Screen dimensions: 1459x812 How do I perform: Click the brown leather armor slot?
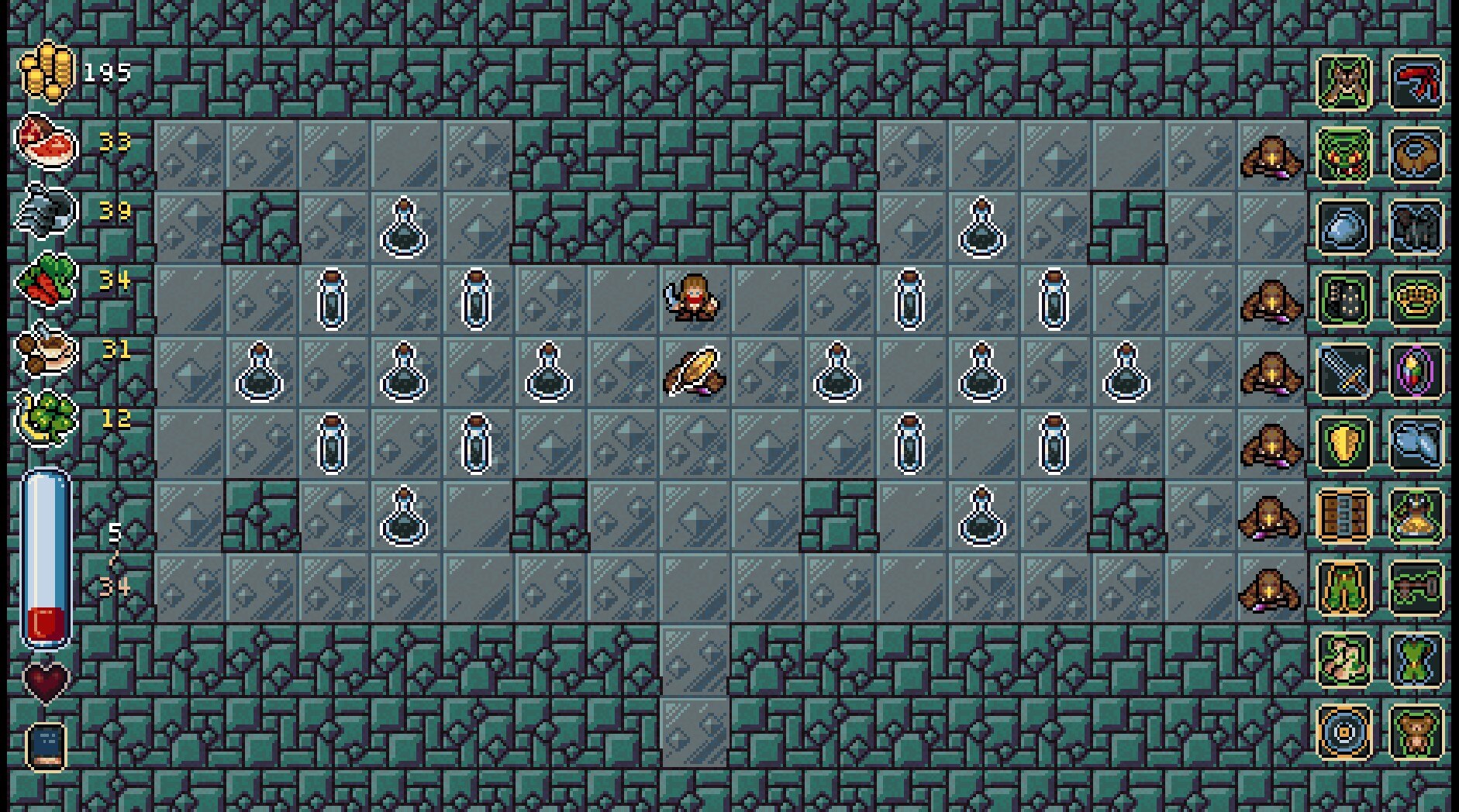click(1416, 156)
